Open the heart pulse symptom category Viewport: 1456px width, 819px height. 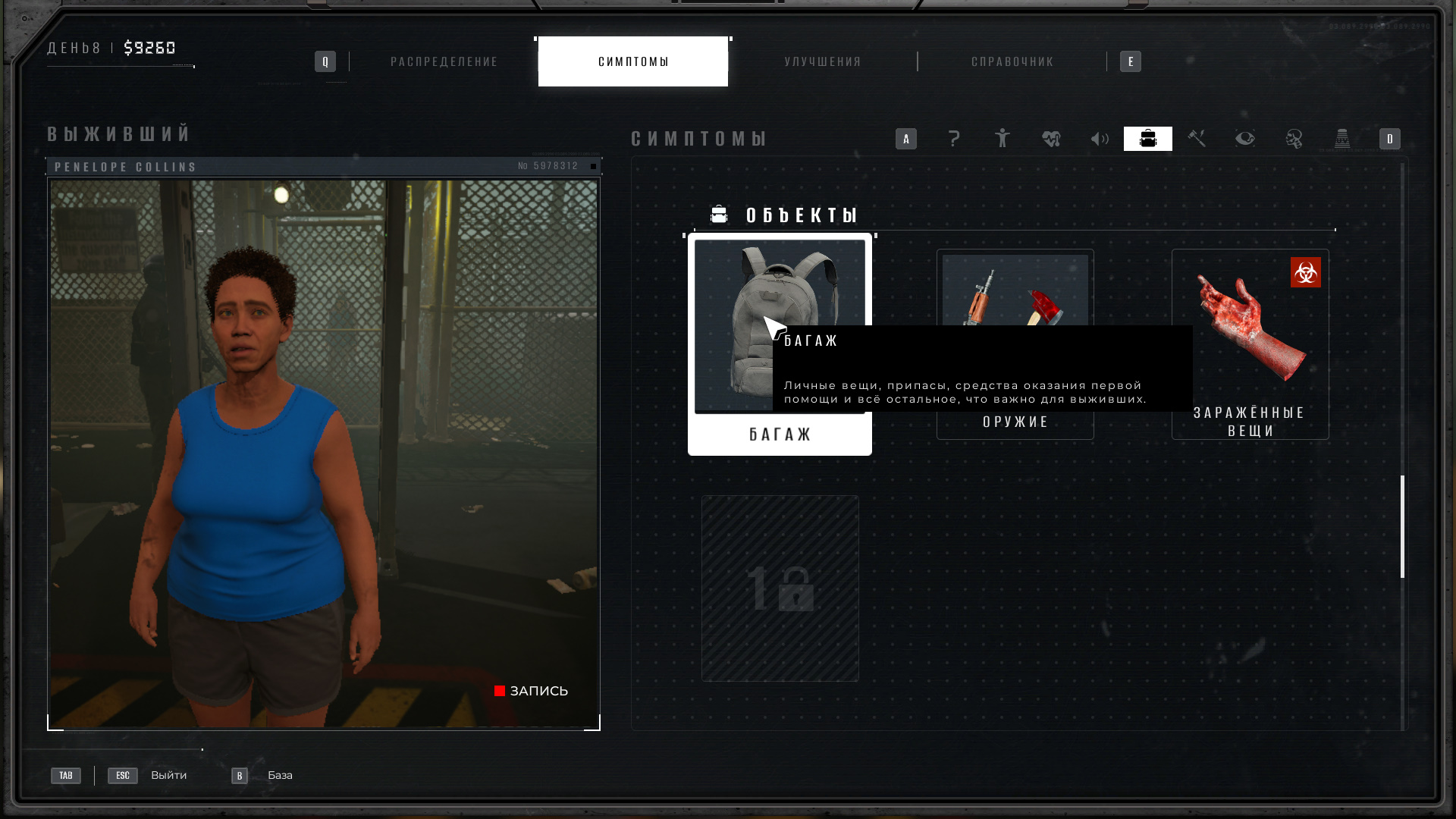point(1051,139)
